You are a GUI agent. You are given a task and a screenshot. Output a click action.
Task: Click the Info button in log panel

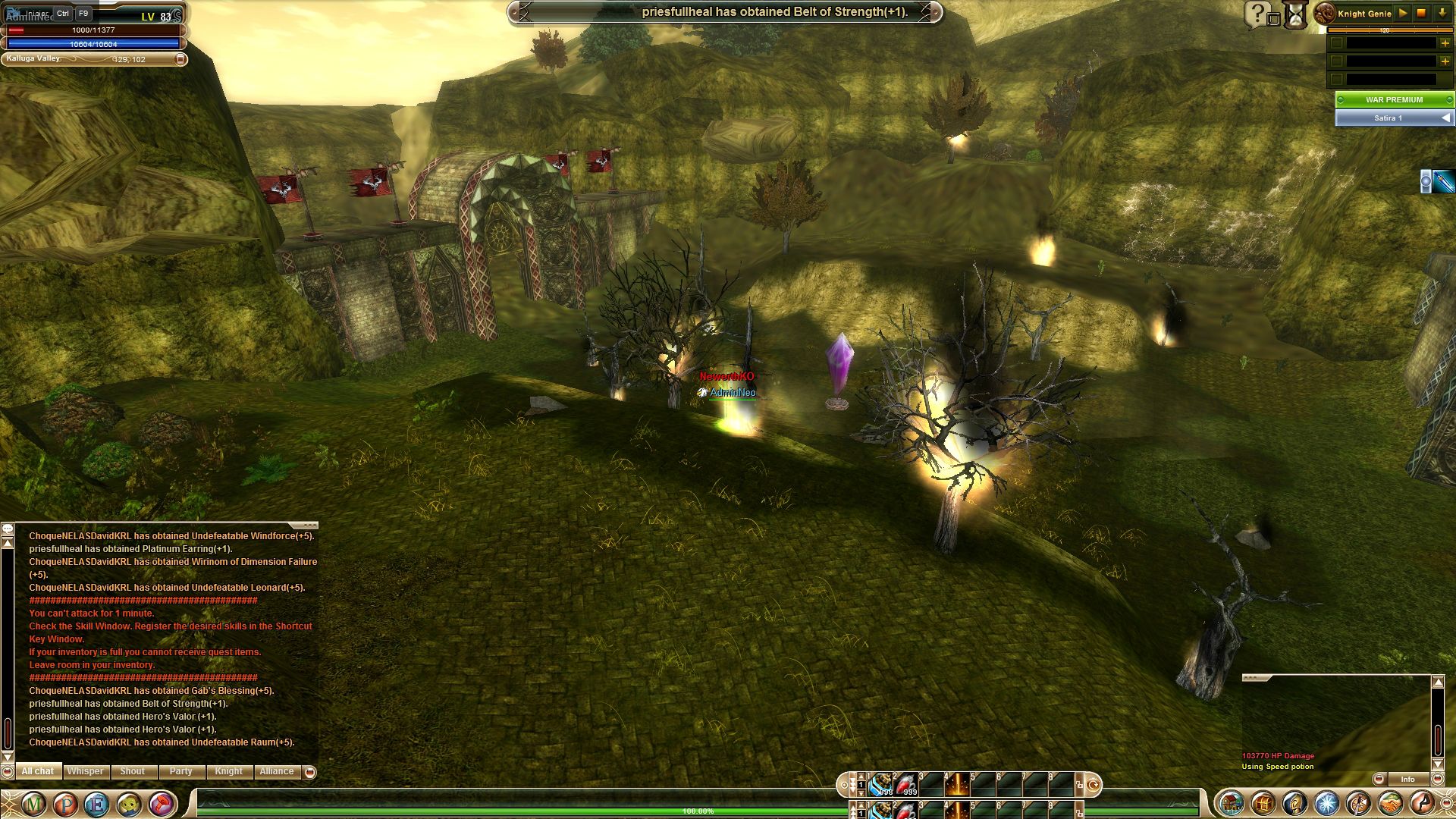pos(1407,779)
